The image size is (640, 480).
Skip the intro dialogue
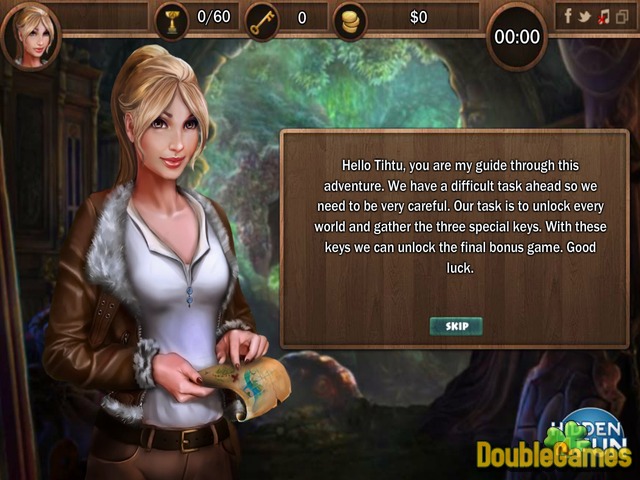(x=456, y=326)
